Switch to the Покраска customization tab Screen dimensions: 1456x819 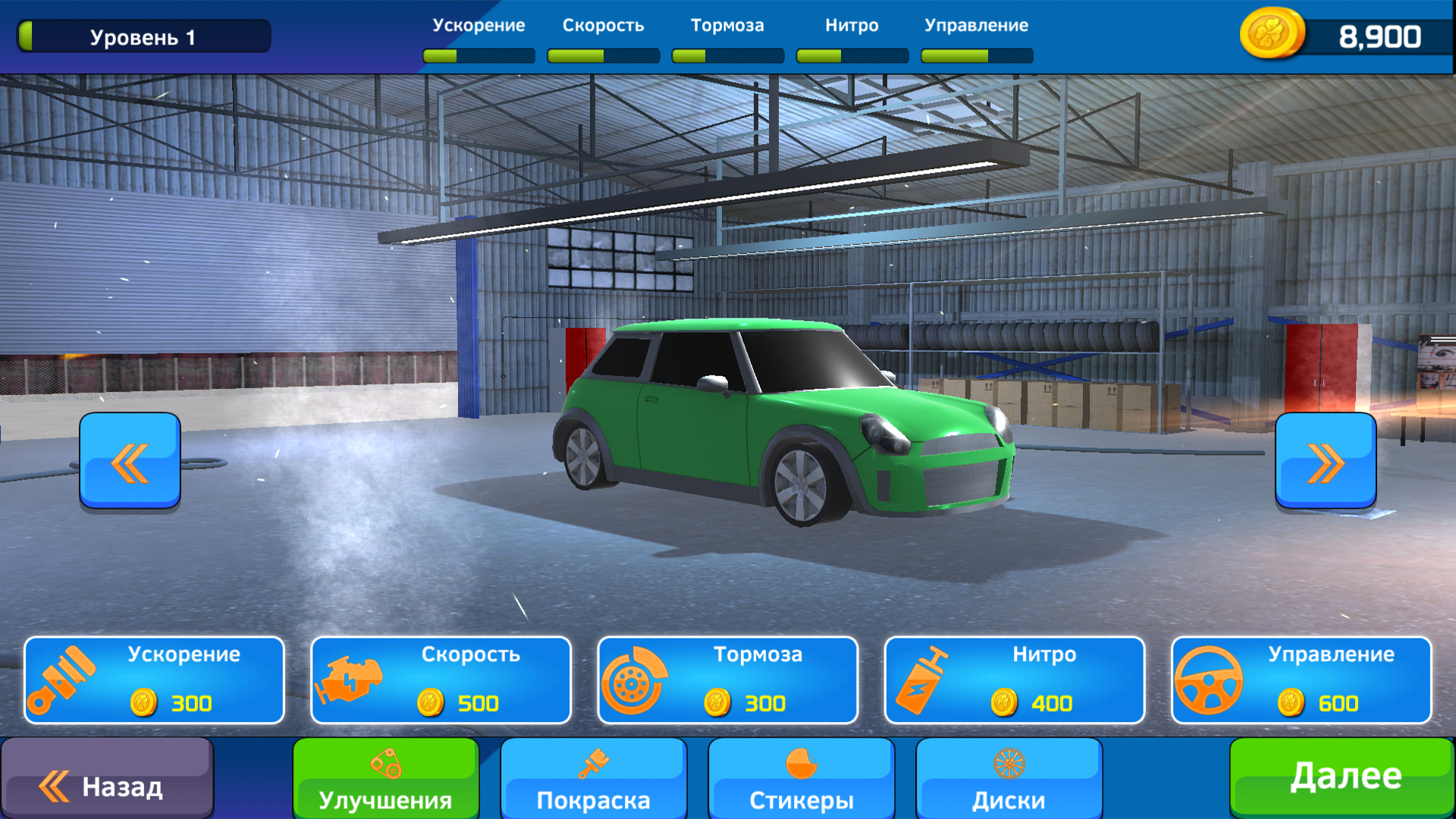pyautogui.click(x=594, y=781)
